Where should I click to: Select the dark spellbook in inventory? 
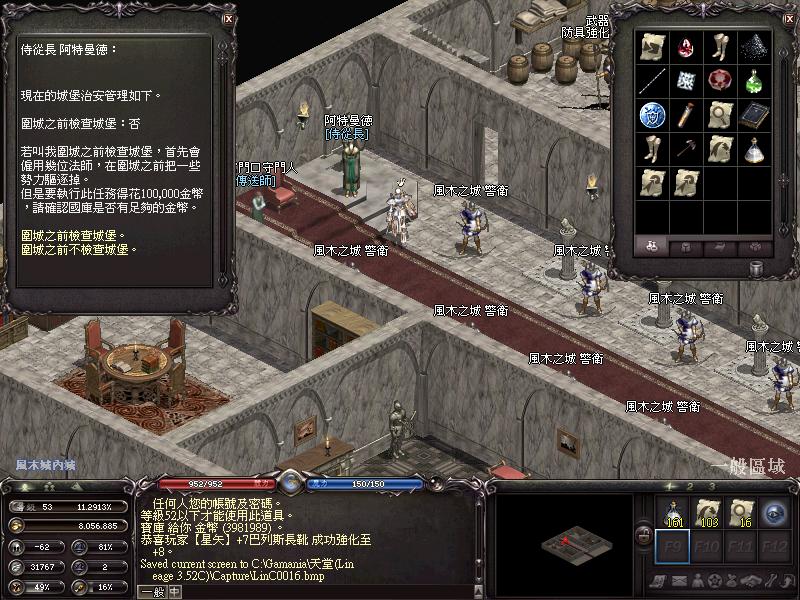[753, 114]
